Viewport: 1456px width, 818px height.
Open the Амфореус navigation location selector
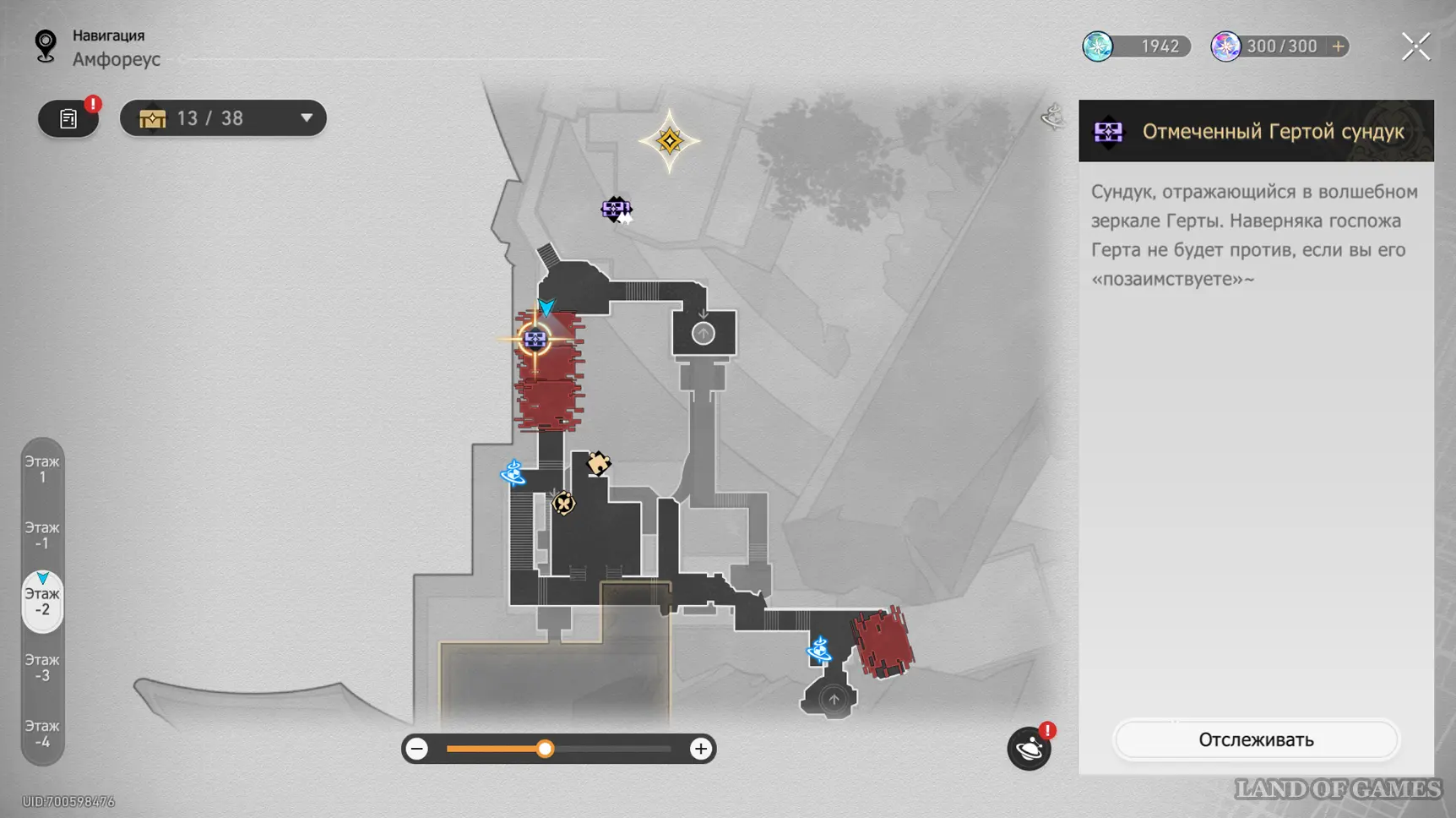point(116,59)
